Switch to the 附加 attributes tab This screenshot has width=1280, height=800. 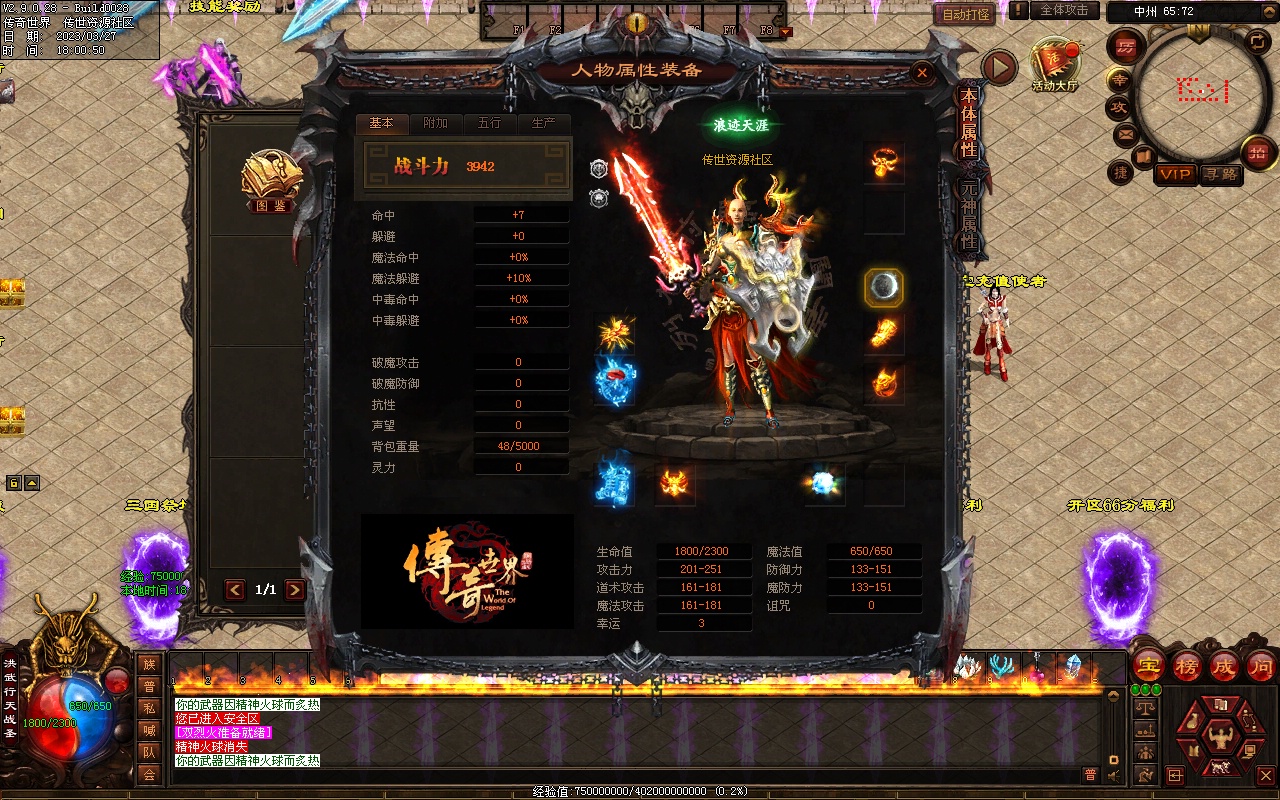[x=435, y=123]
